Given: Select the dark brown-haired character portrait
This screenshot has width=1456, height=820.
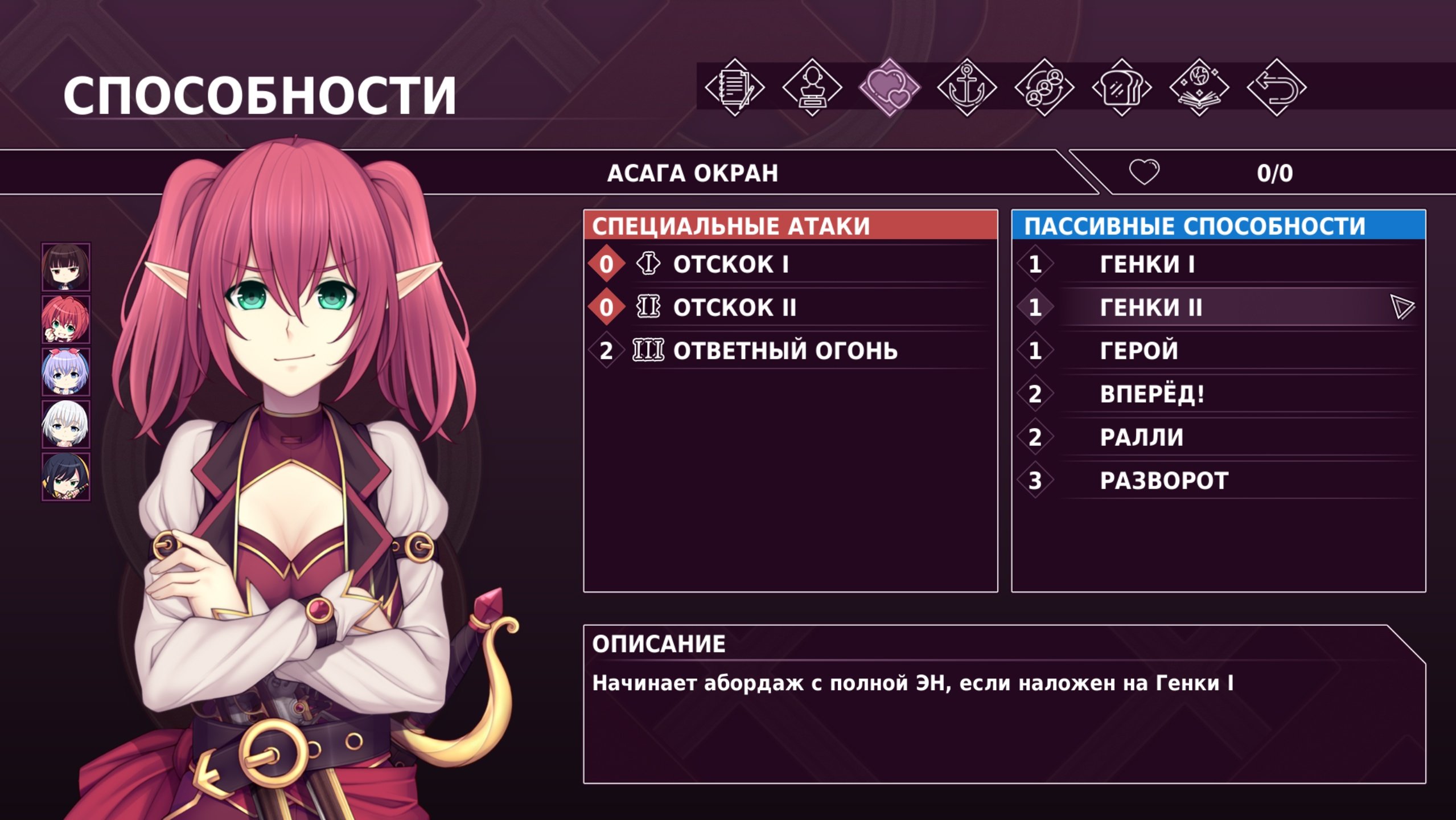Looking at the screenshot, I should tap(66, 266).
